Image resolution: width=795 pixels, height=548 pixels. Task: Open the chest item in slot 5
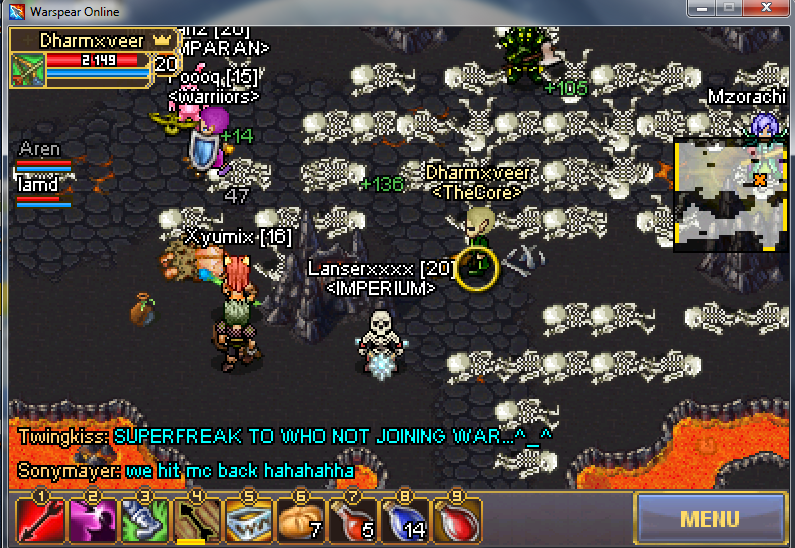click(248, 520)
